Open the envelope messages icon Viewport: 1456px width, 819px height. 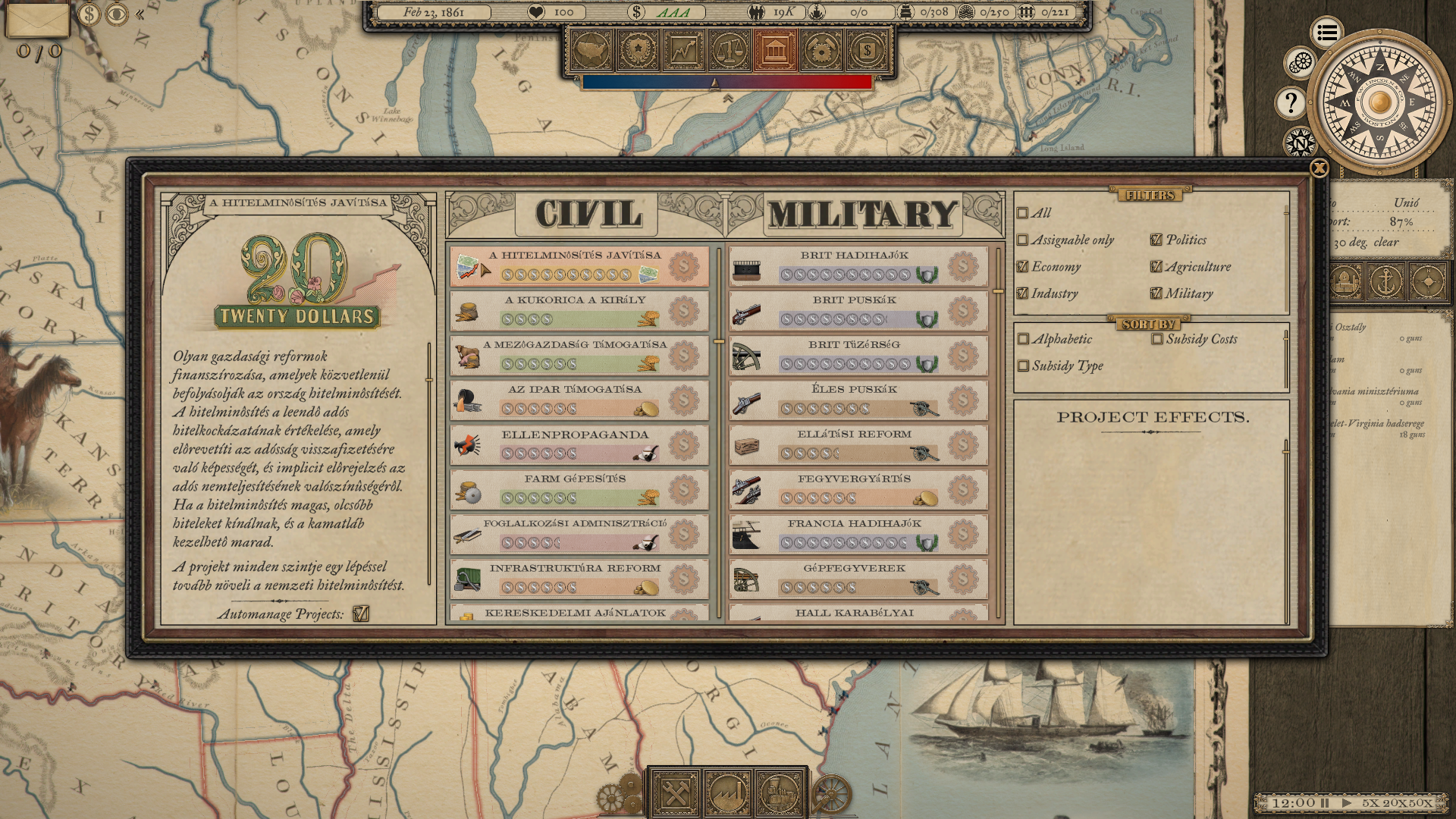click(x=37, y=20)
